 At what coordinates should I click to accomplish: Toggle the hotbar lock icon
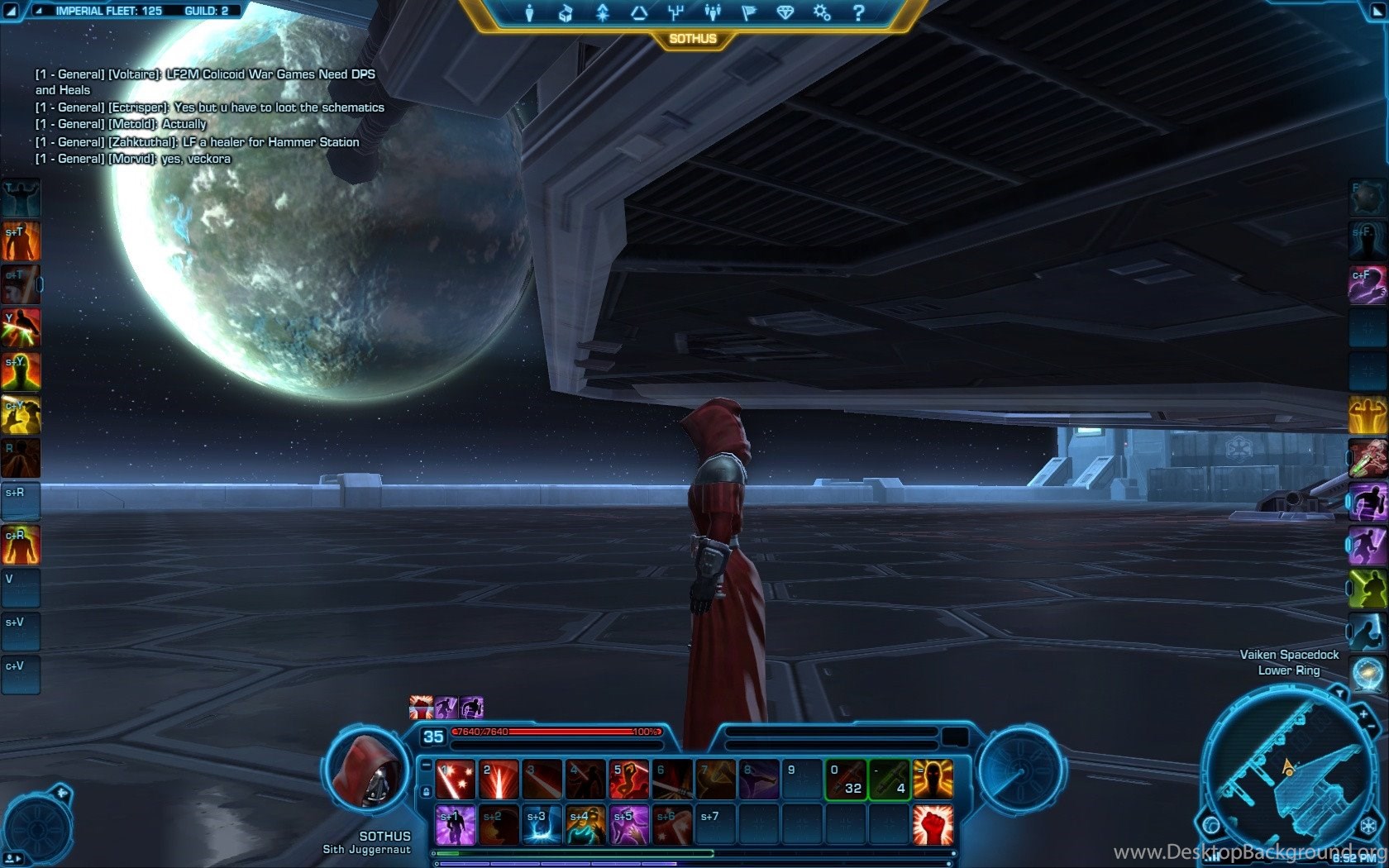tap(426, 792)
